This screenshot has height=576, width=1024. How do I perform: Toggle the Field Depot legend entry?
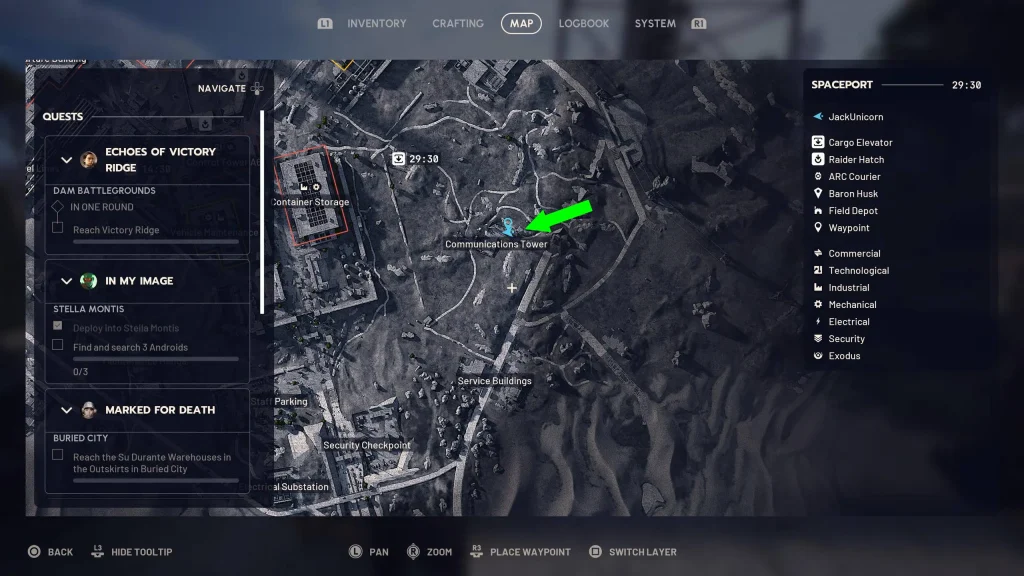[x=853, y=210]
